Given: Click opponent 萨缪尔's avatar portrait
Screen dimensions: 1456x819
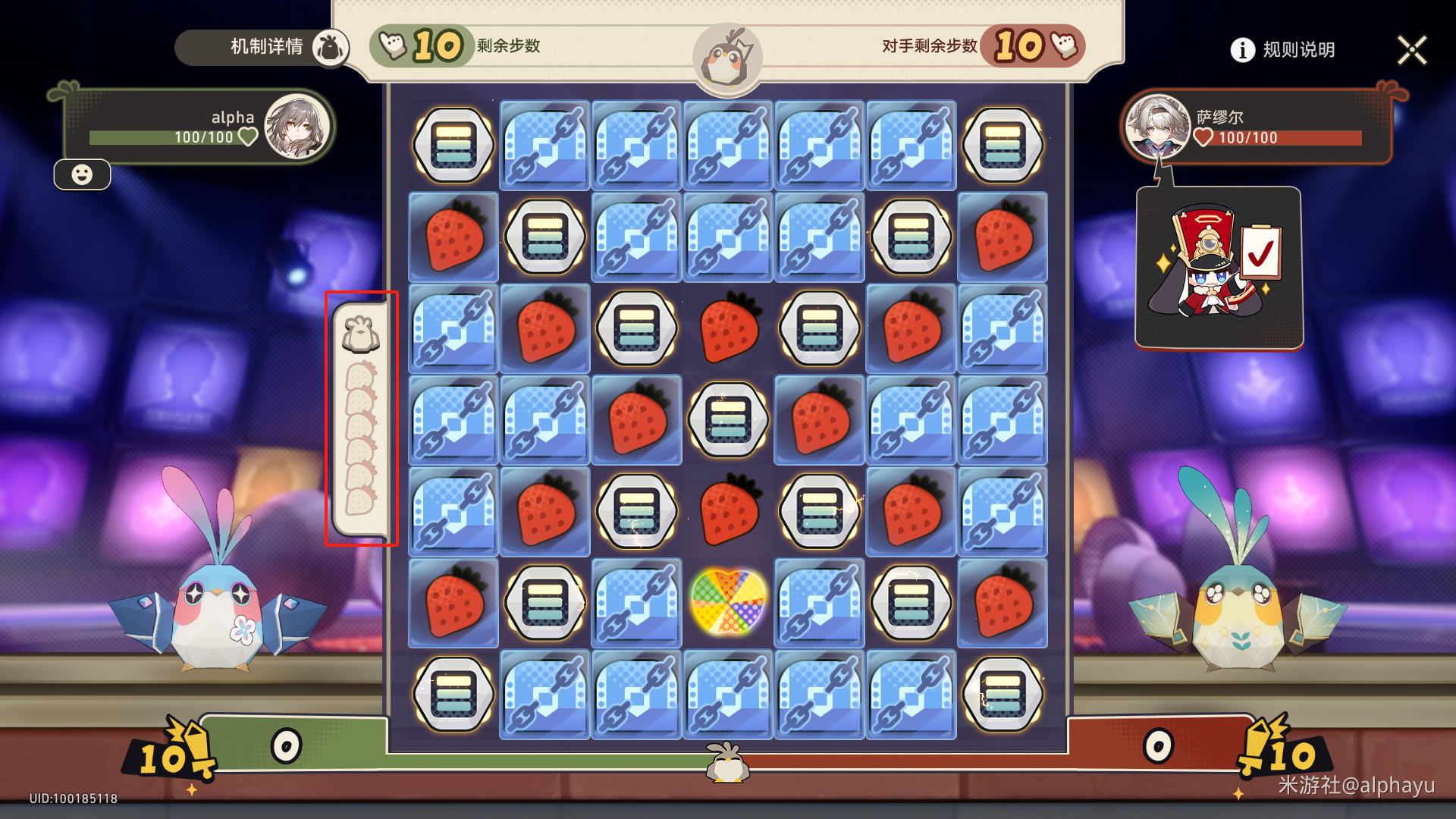Looking at the screenshot, I should [1156, 126].
